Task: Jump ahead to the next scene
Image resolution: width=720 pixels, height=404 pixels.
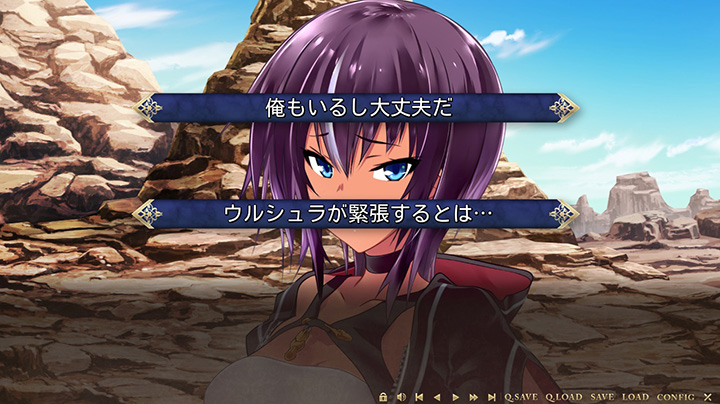Action: pyautogui.click(x=491, y=397)
